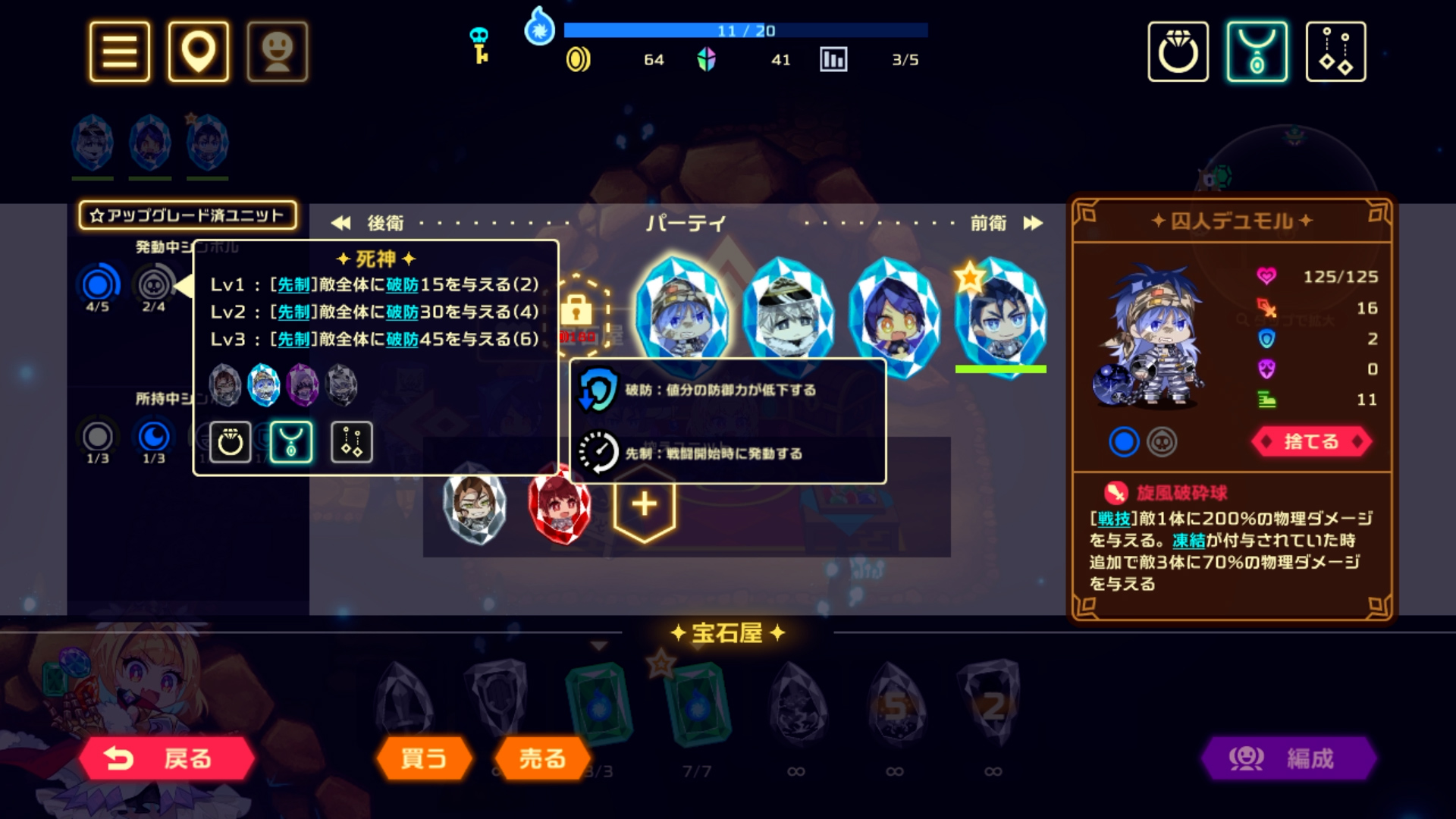
Task: Select the blue crescent symbol showing 1/3
Action: 154,438
